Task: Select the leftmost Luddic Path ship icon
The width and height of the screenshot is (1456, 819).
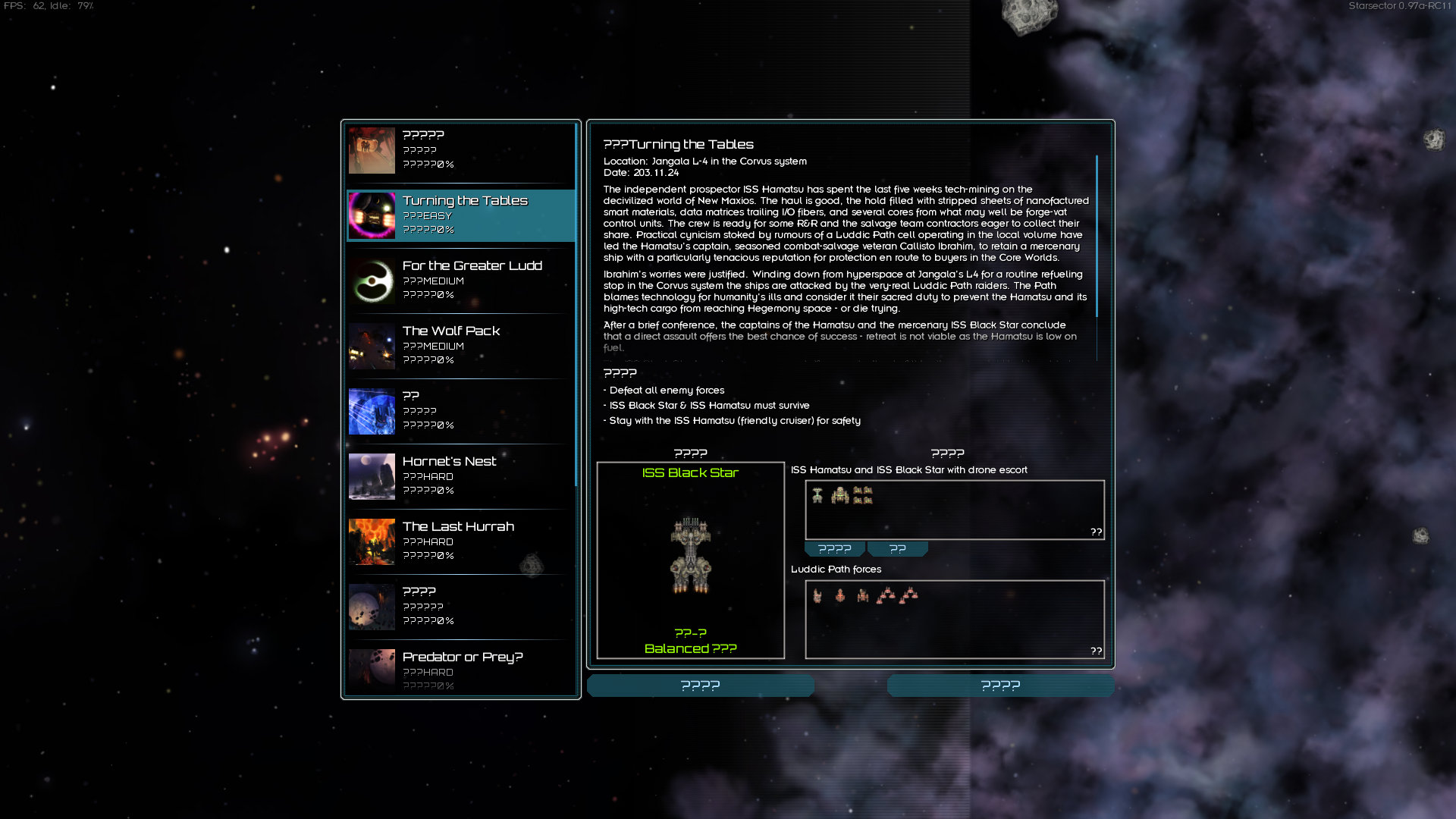Action: [816, 596]
